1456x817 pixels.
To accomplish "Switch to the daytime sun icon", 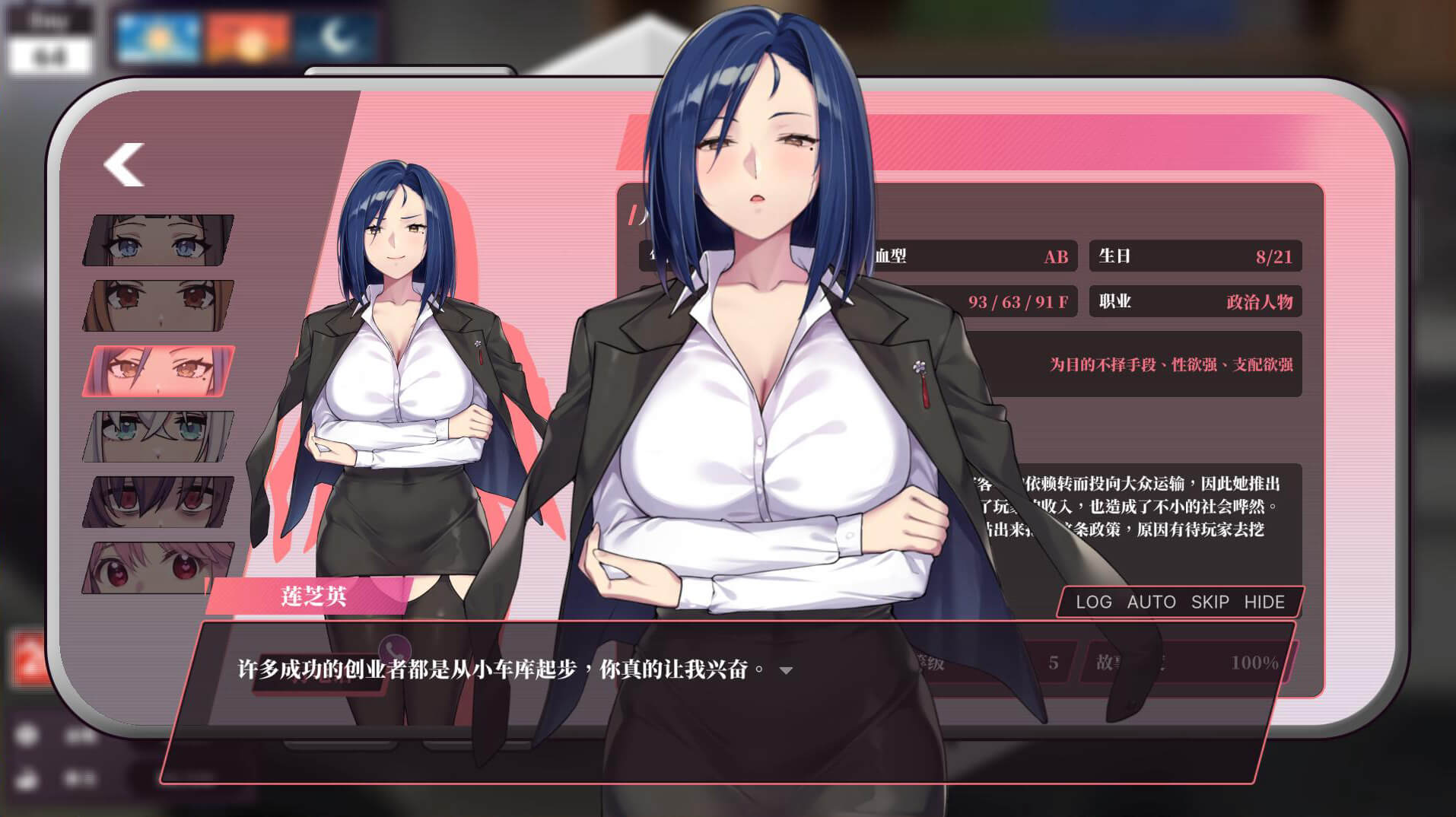I will pos(159,37).
